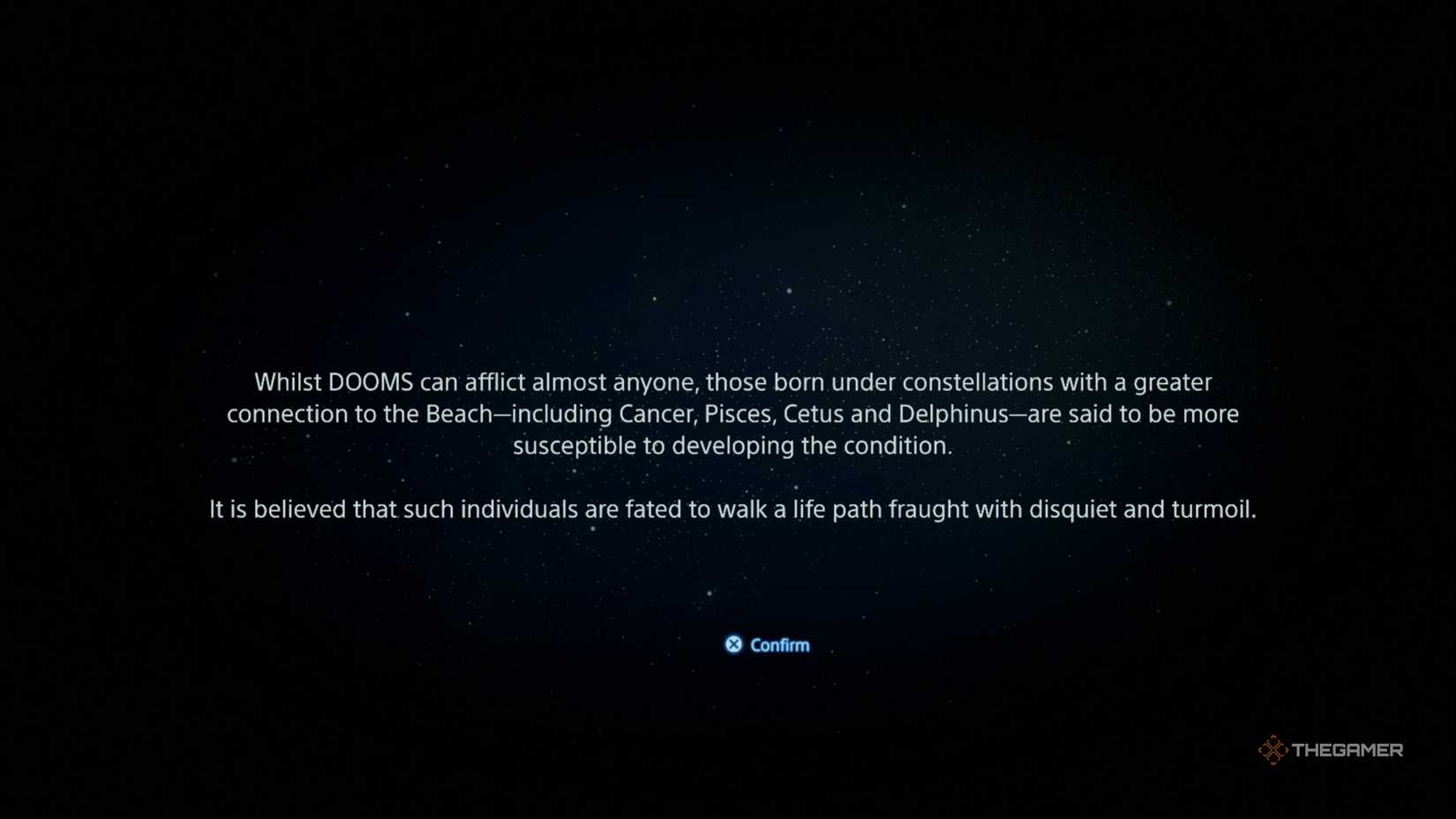
Task: Click the center of the screen text block
Action: (733, 446)
